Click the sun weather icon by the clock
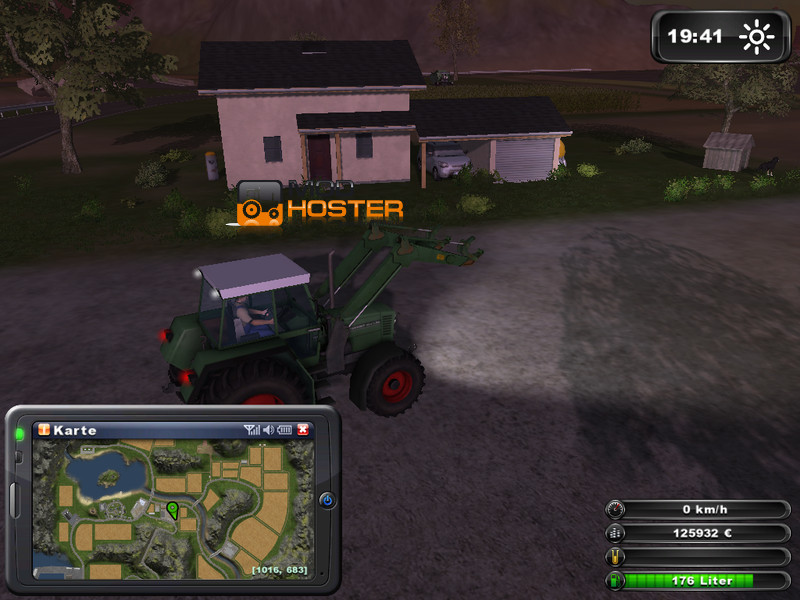Screen dimensions: 800x600 pyautogui.click(x=756, y=38)
